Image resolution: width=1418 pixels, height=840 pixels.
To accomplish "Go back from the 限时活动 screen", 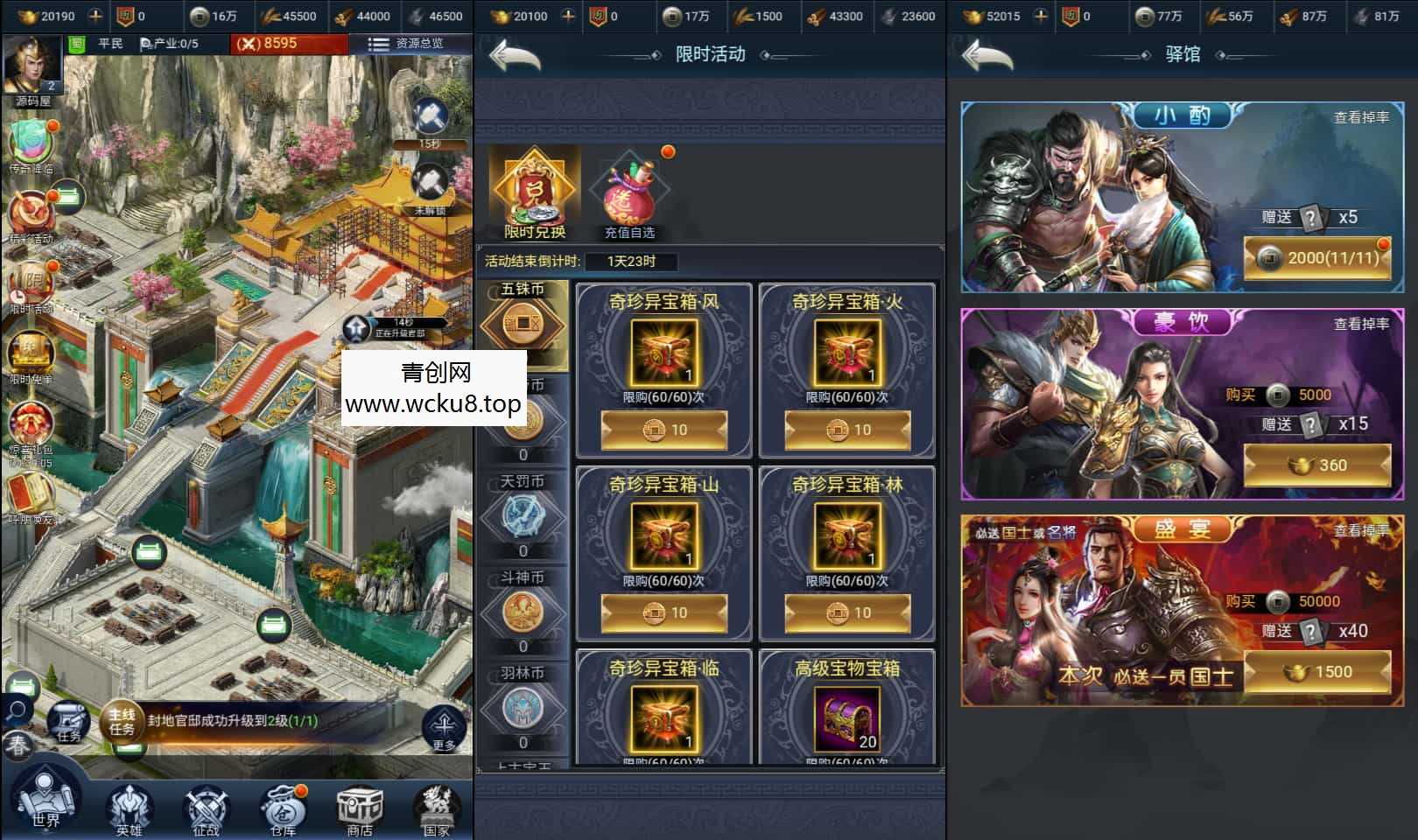I will [515, 56].
